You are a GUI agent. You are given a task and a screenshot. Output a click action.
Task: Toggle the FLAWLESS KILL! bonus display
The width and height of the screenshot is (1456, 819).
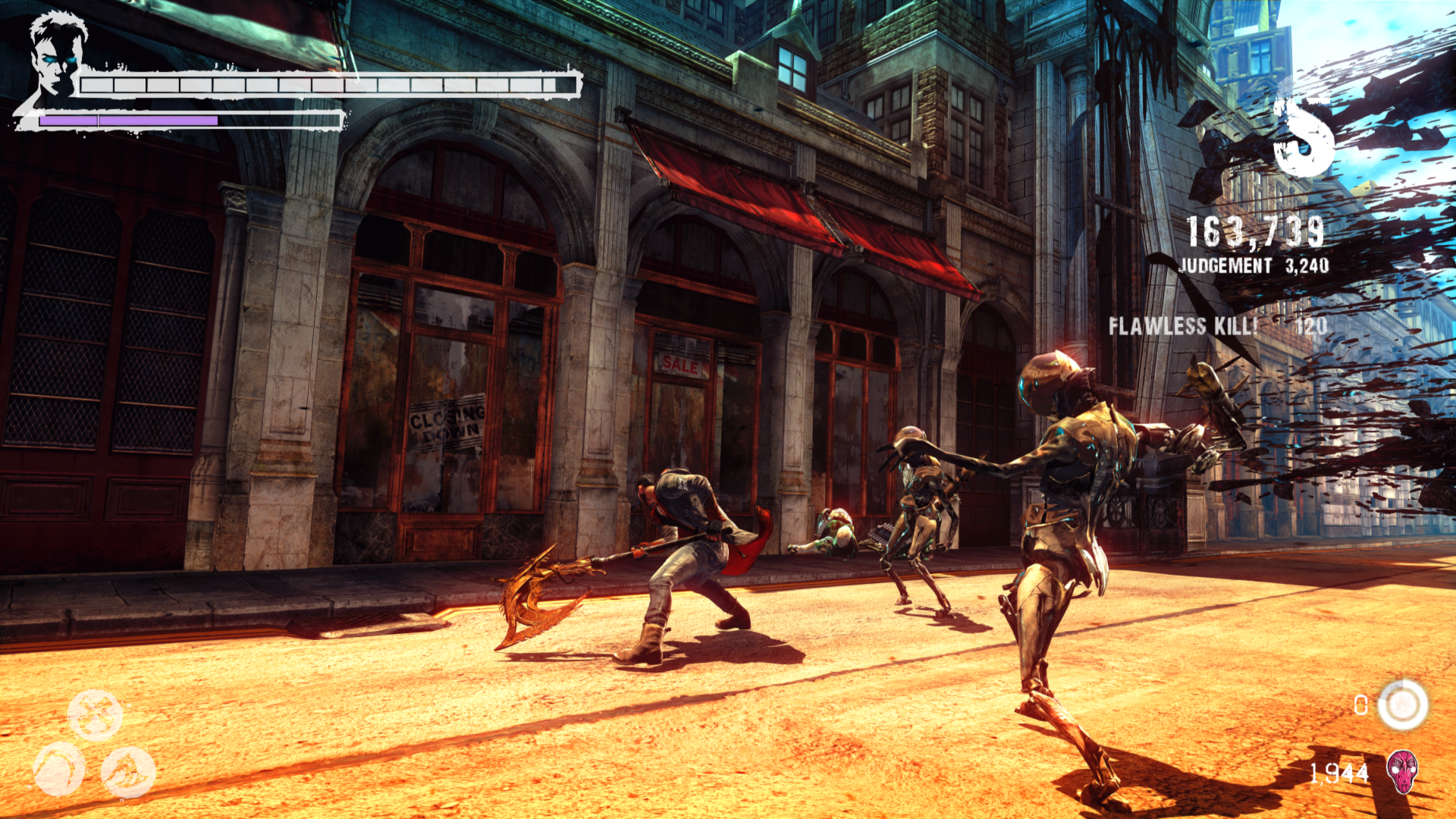point(1183,328)
